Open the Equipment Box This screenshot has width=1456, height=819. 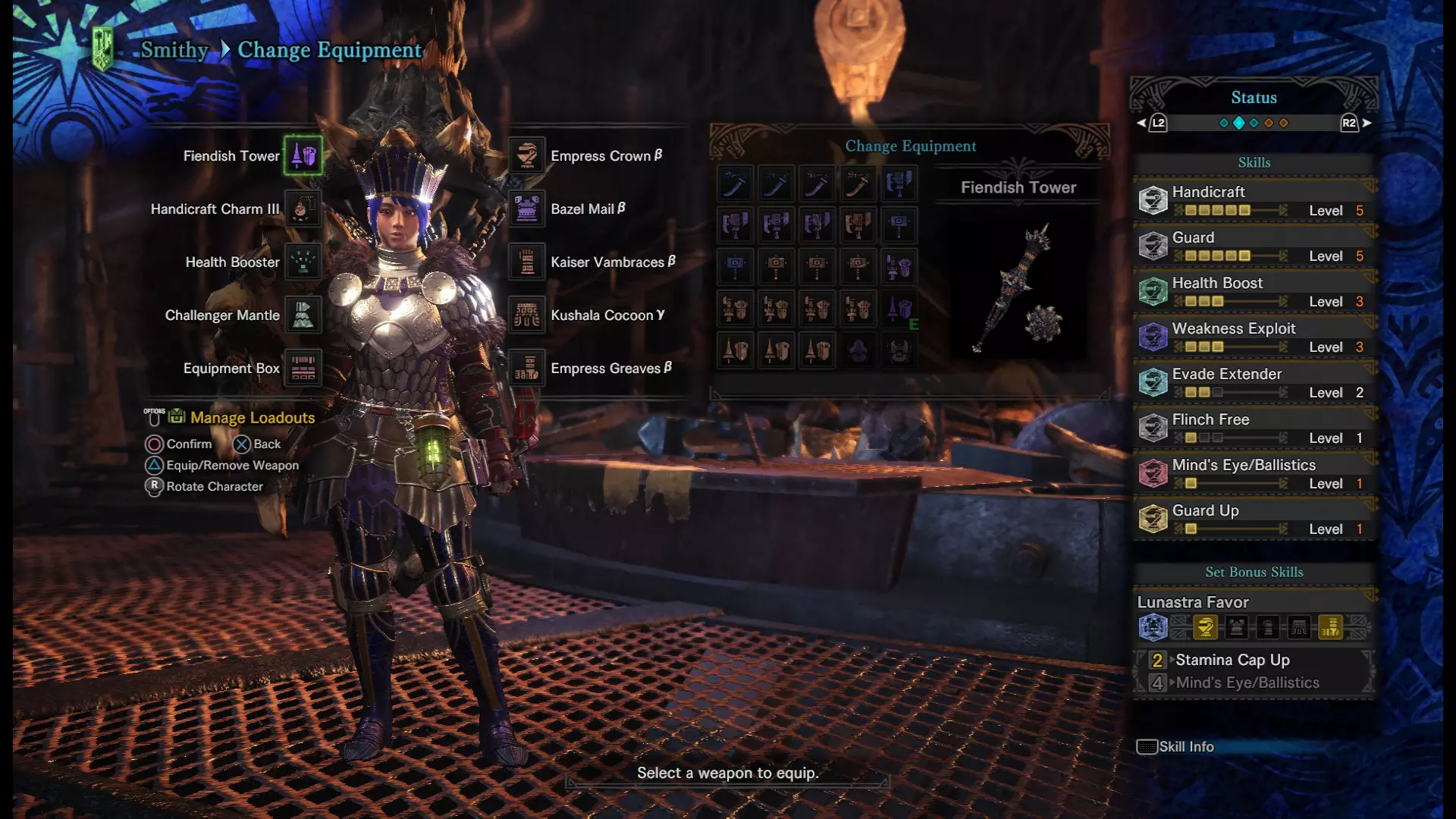point(303,368)
